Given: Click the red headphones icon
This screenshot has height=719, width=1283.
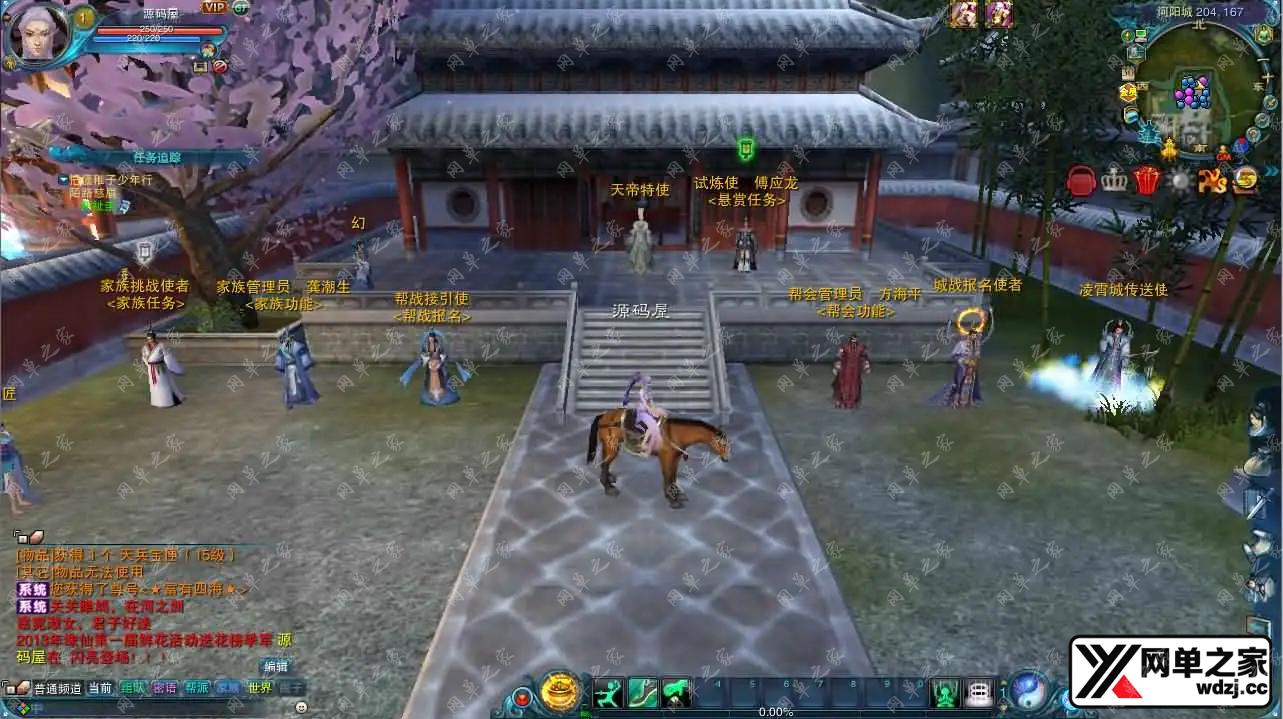Looking at the screenshot, I should click(x=1081, y=180).
